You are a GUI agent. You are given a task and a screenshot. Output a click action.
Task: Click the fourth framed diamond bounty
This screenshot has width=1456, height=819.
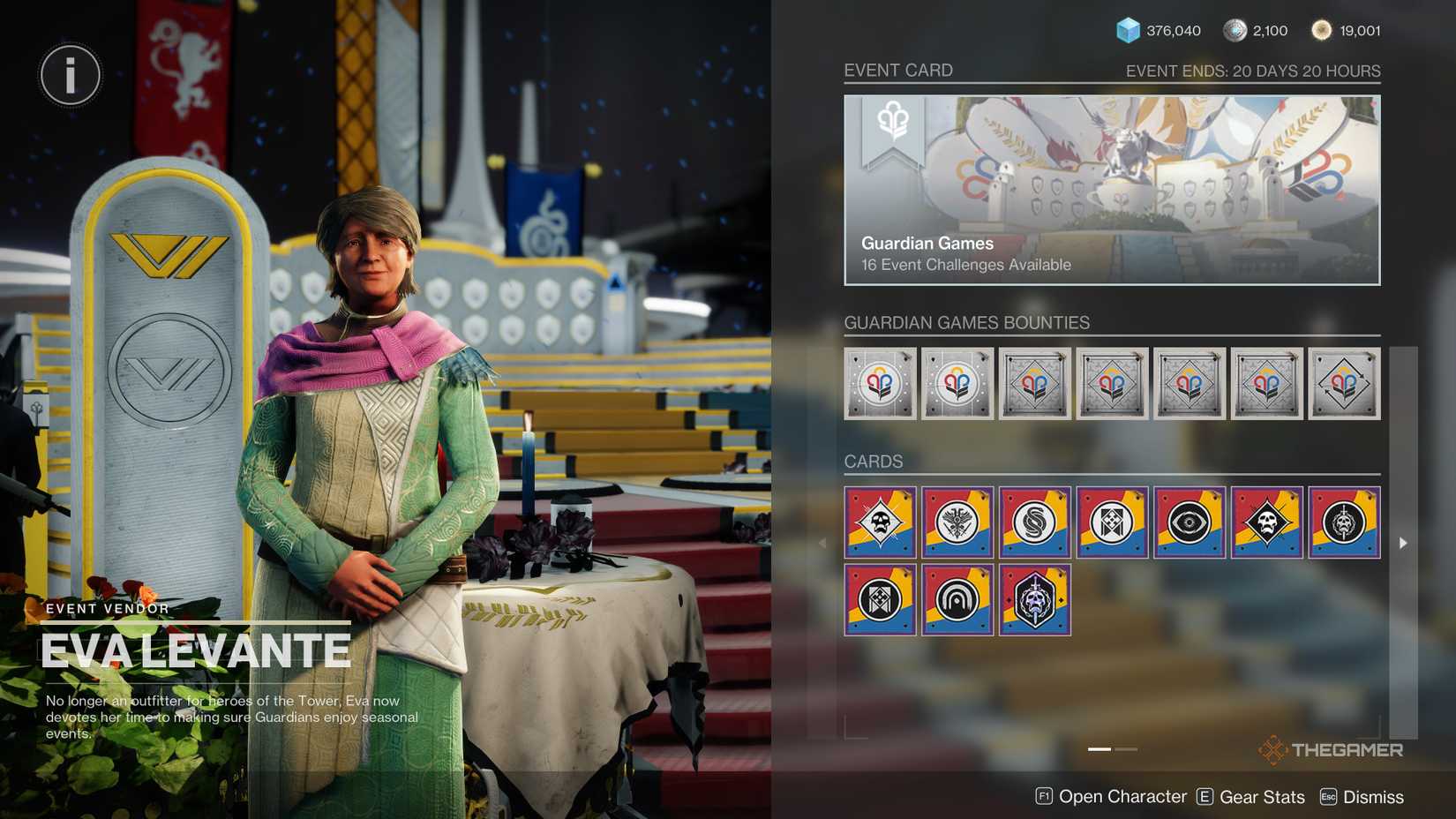tap(1112, 384)
